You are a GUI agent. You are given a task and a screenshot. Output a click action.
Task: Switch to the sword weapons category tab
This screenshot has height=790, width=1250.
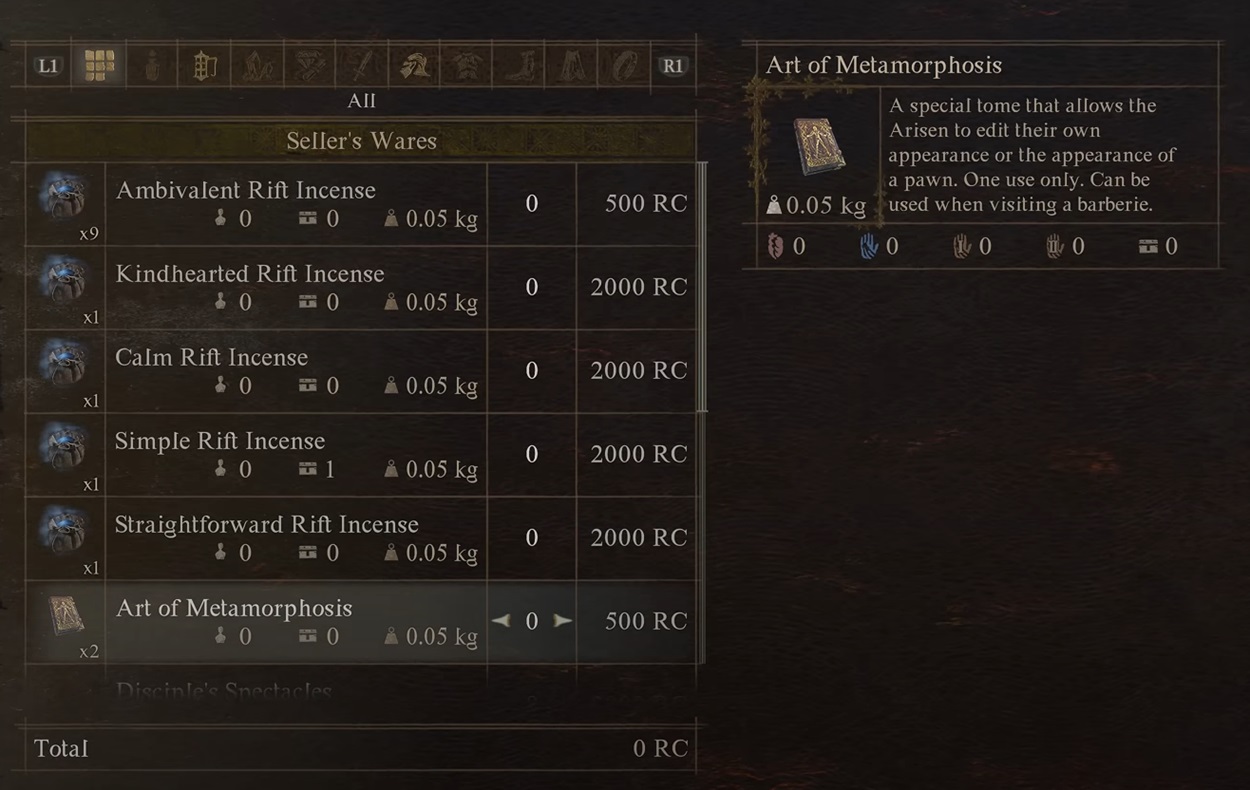point(361,66)
